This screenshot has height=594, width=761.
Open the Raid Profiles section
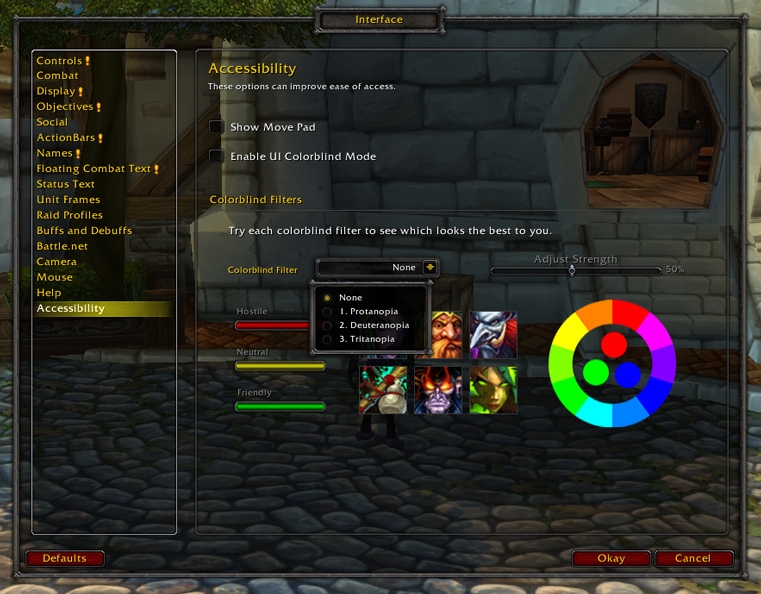click(x=69, y=215)
